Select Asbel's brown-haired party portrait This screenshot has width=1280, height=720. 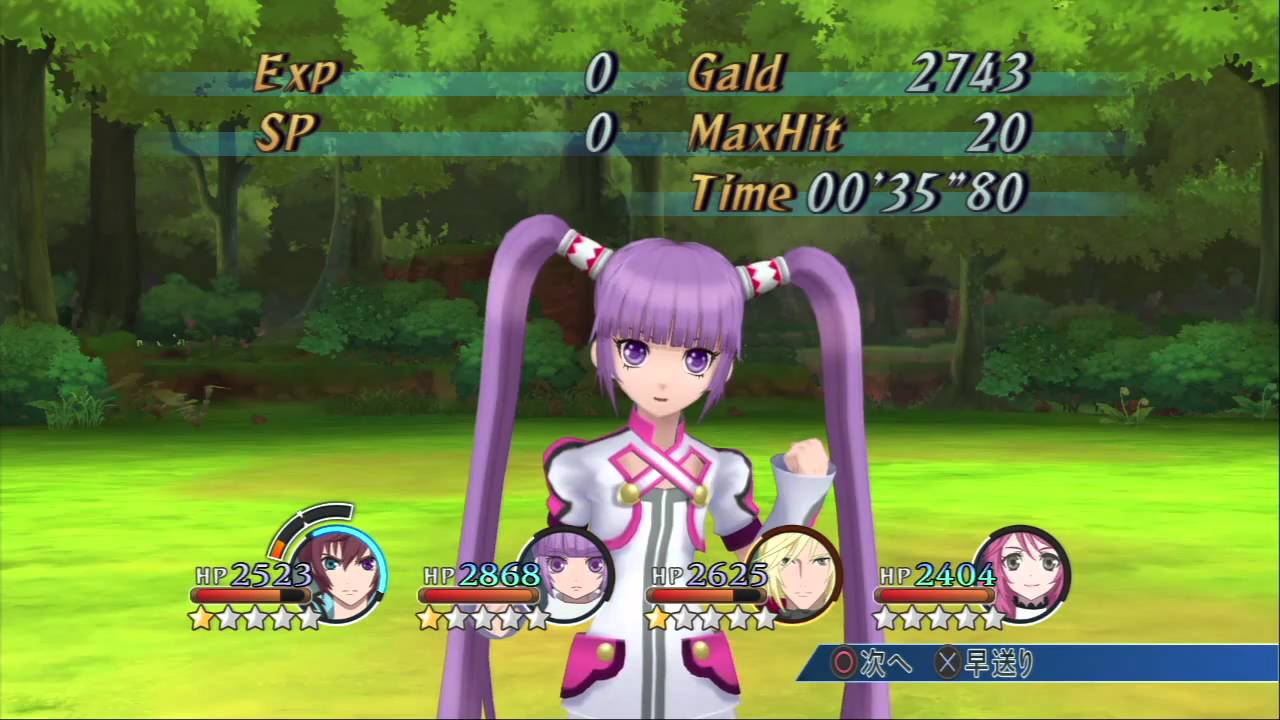point(341,575)
